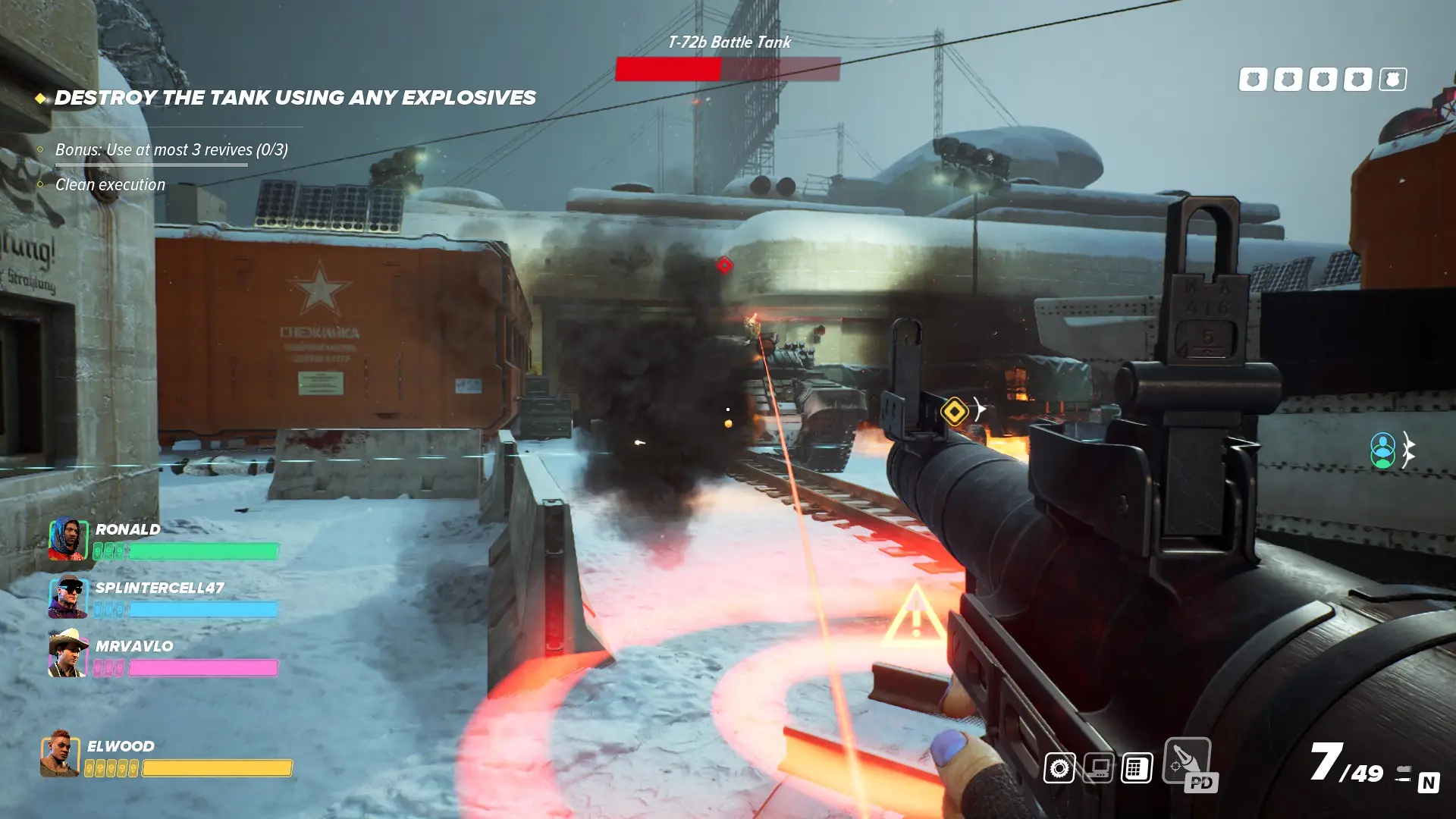Click the teammate indicator on the right edge
1456x819 pixels.
coord(1385,449)
